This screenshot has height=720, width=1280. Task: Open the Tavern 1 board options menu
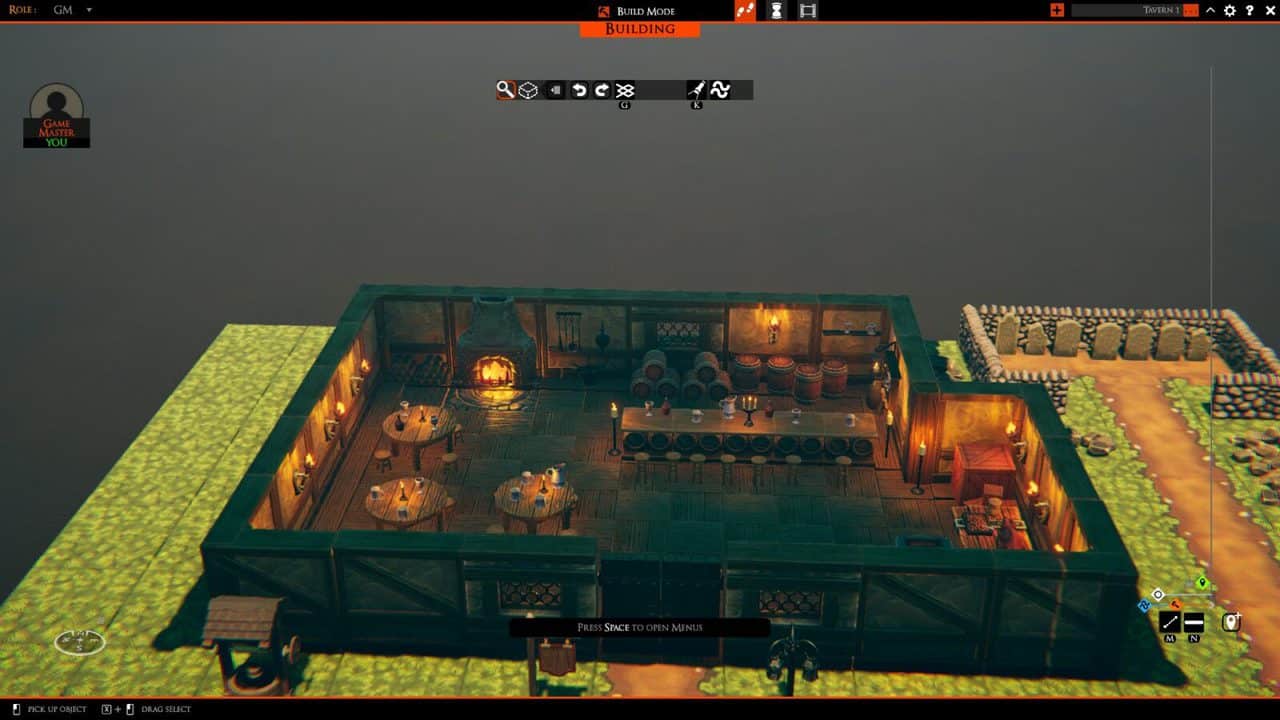[1190, 10]
